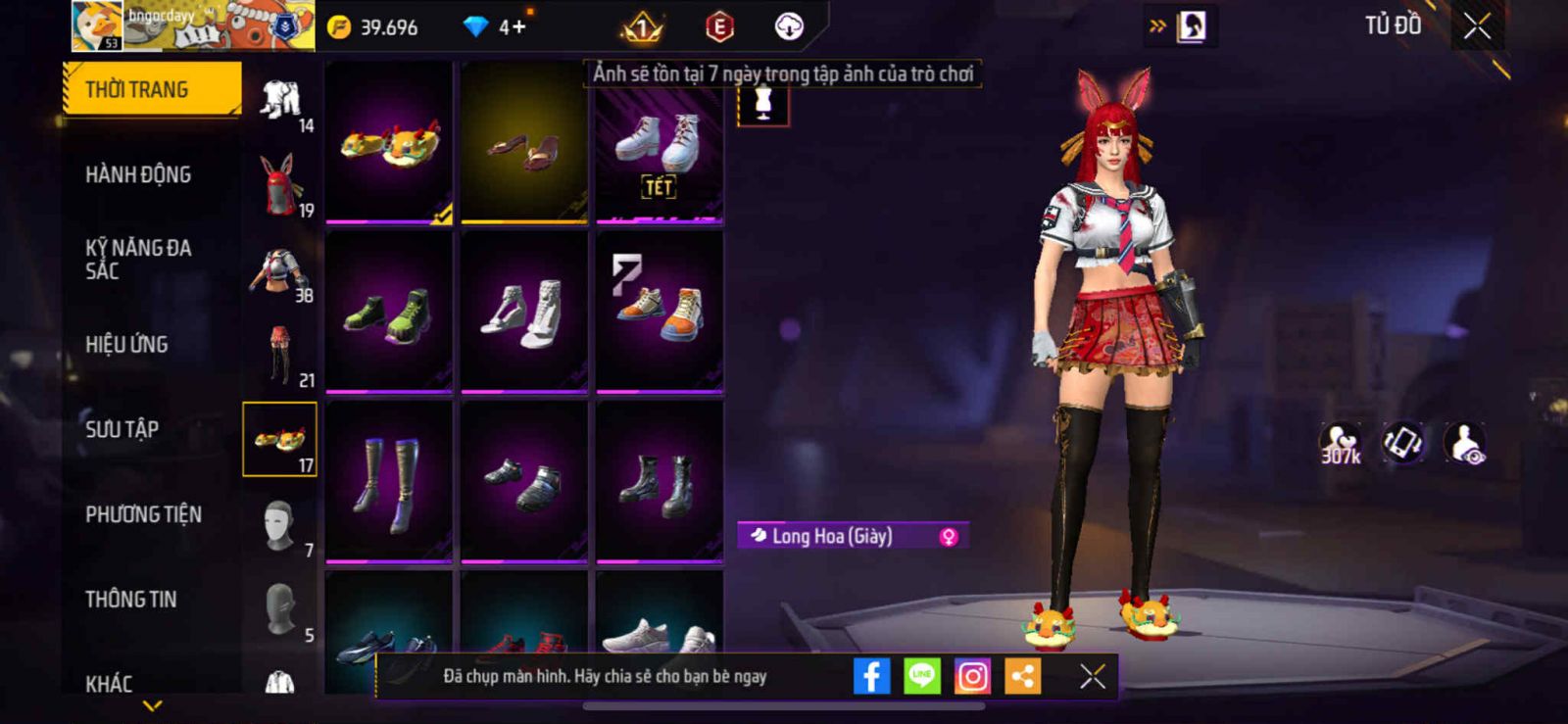The width and height of the screenshot is (1568, 724).
Task: Open the Thời Trang tab
Action: click(x=151, y=89)
